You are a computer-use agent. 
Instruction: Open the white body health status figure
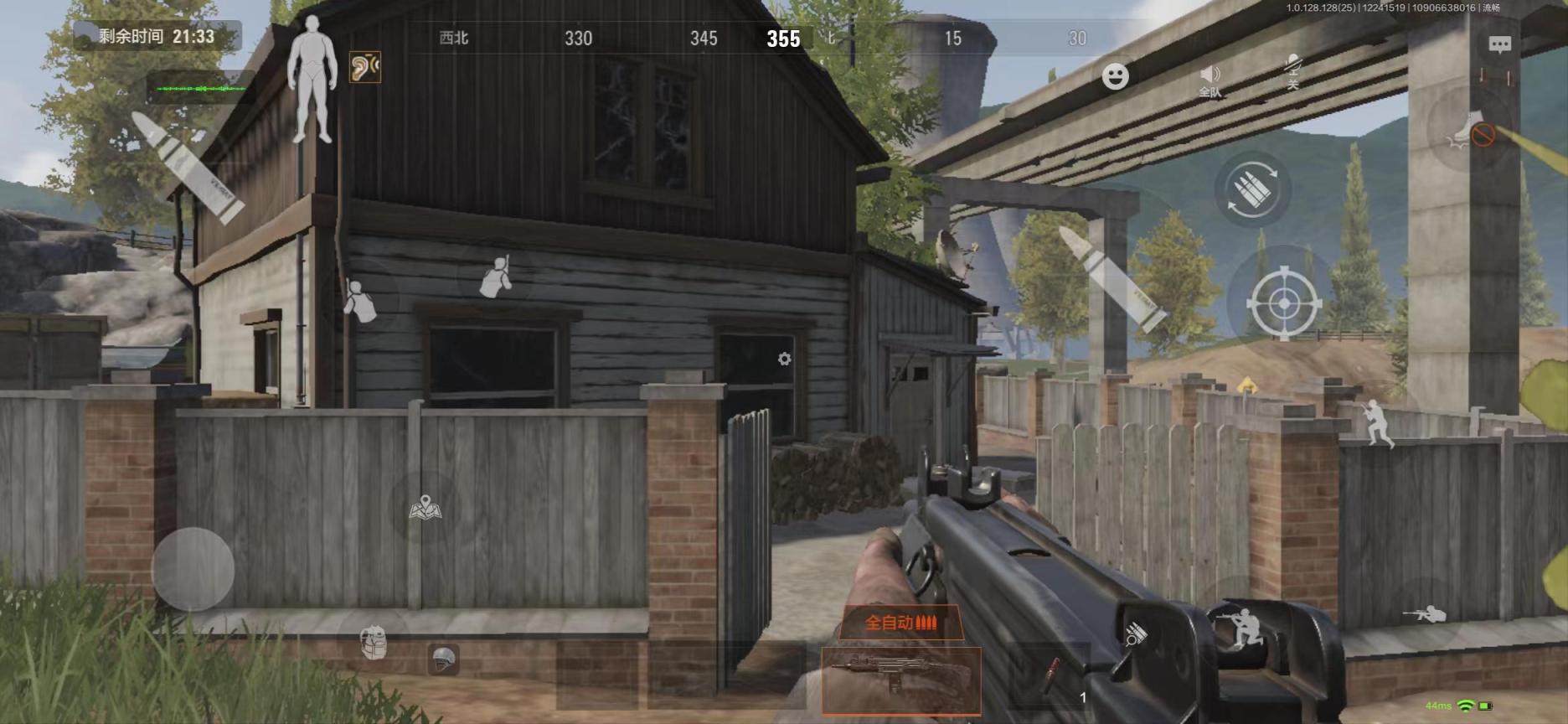click(312, 78)
